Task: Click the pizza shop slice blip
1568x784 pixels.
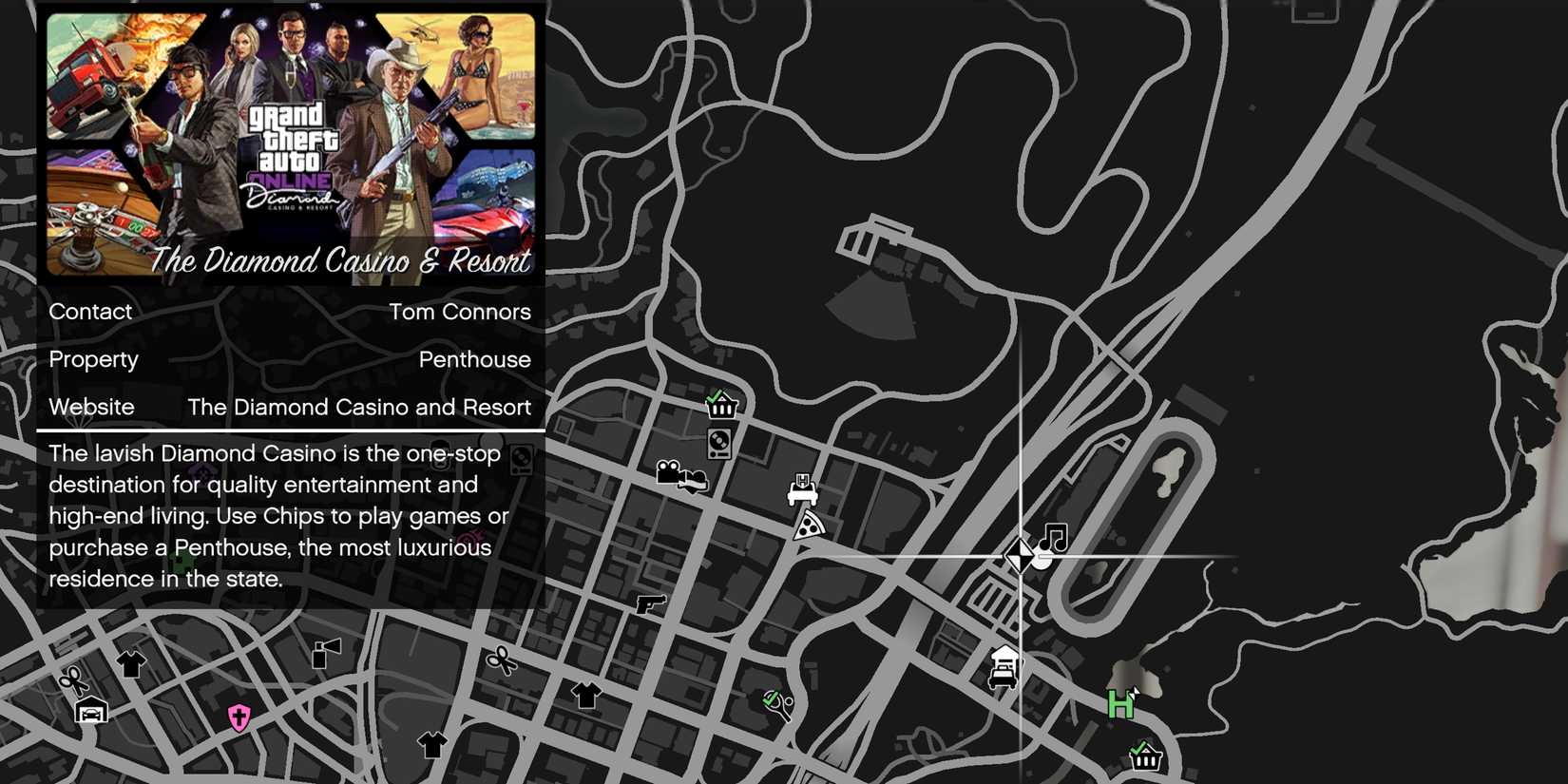Action: point(809,526)
